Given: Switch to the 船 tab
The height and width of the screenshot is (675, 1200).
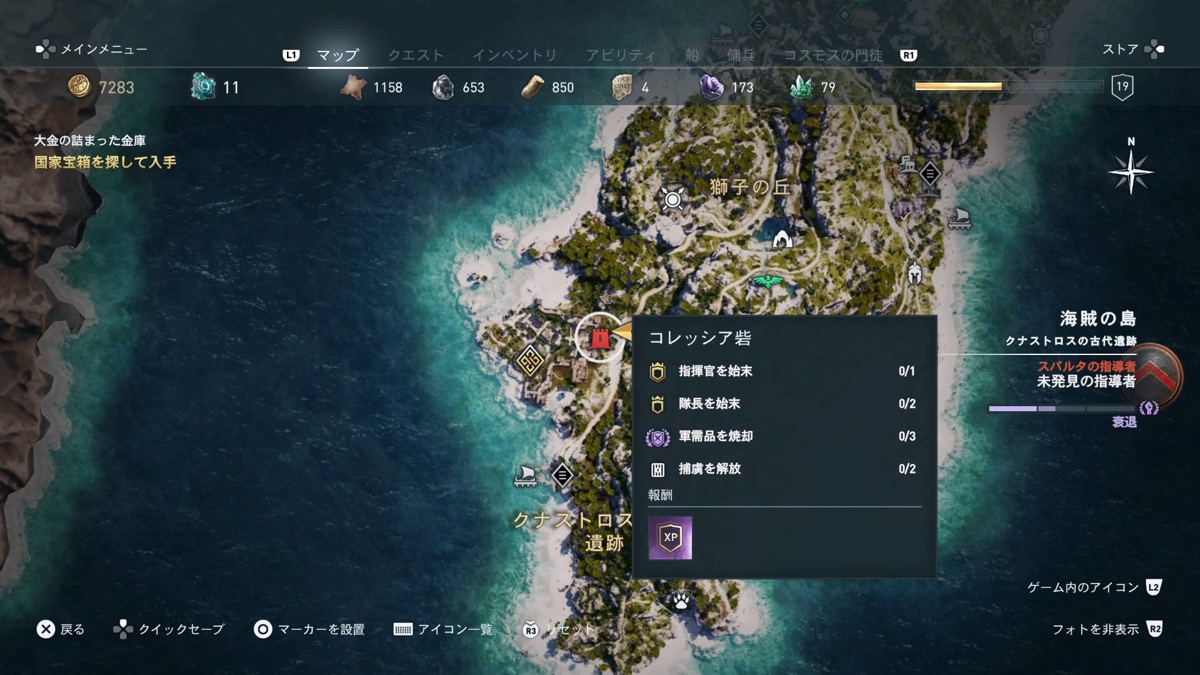Looking at the screenshot, I should (692, 55).
